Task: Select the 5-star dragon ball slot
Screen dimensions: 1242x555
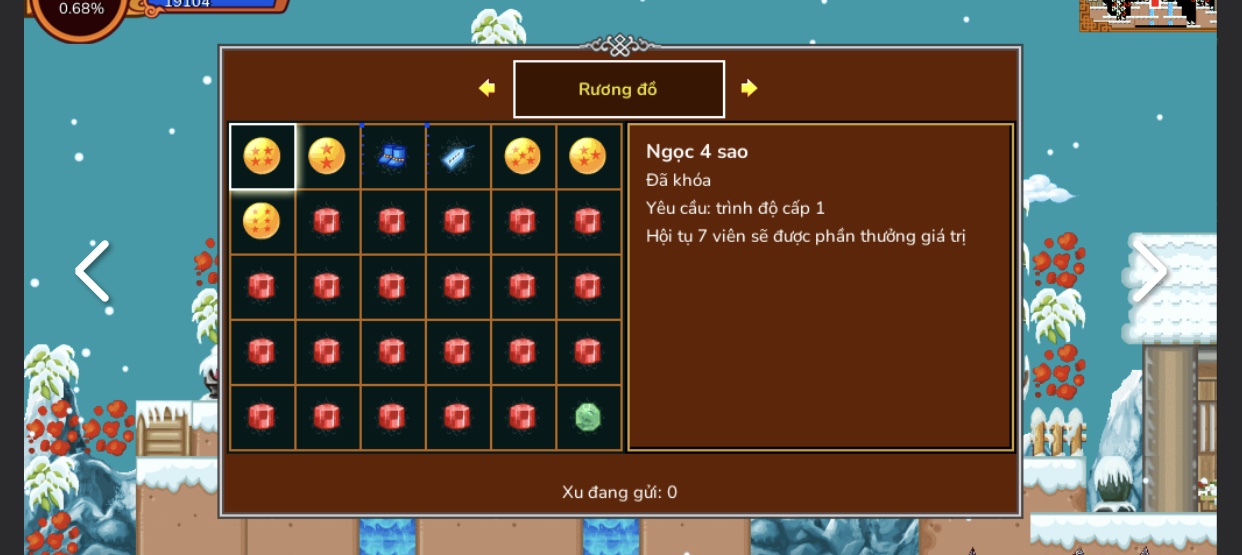Action: [522, 157]
